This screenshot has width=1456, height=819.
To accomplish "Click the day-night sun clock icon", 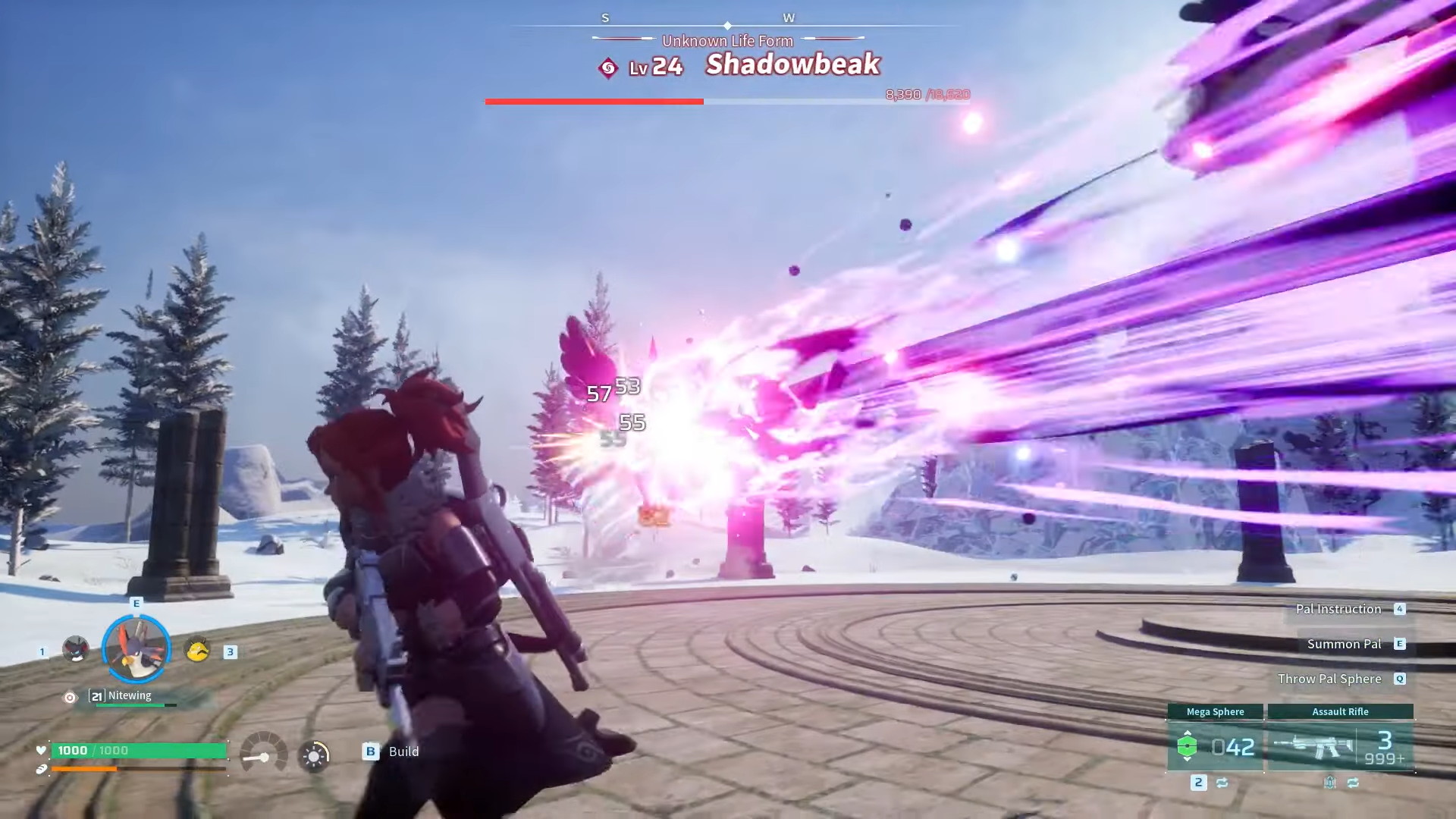I will 314,755.
